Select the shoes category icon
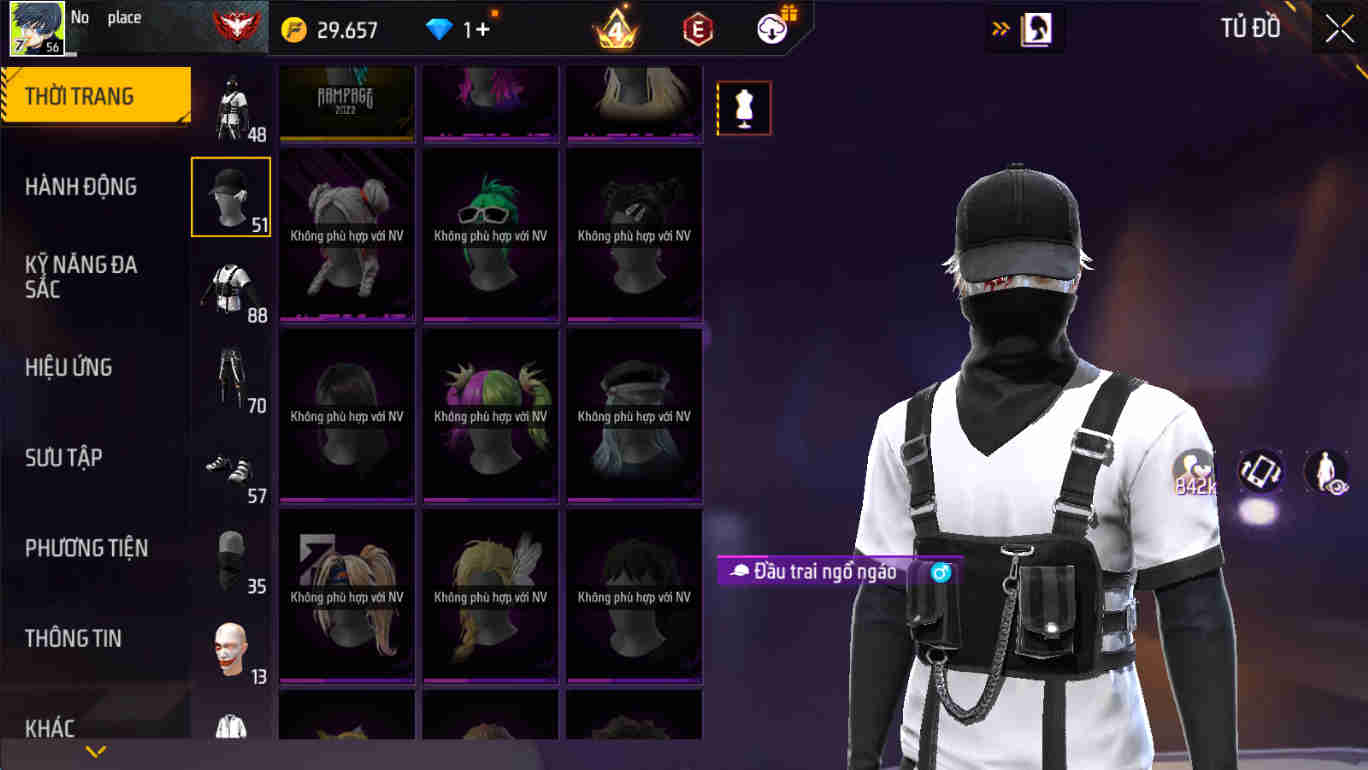This screenshot has height=770, width=1368. point(231,466)
